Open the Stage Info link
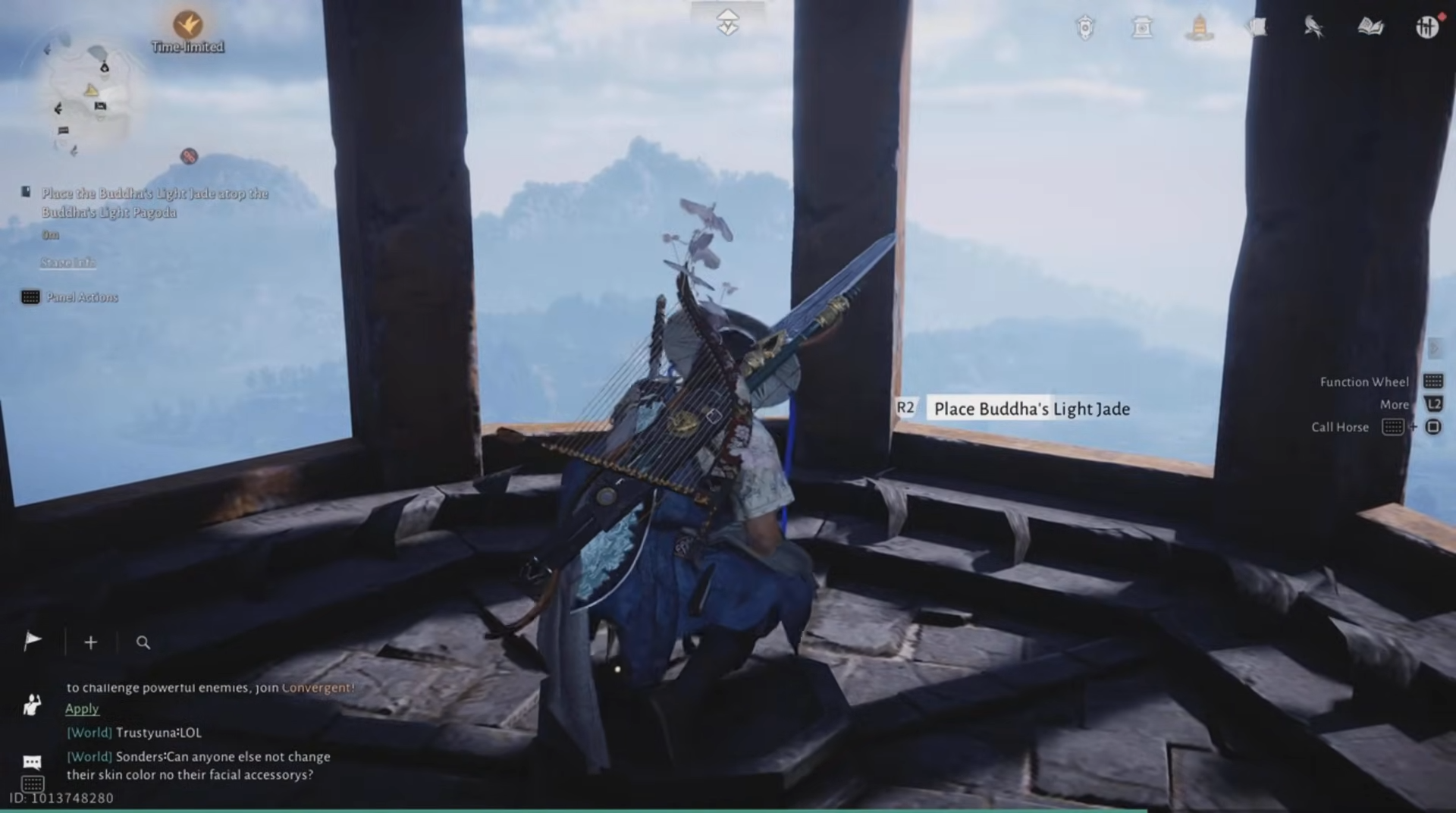 (x=68, y=262)
